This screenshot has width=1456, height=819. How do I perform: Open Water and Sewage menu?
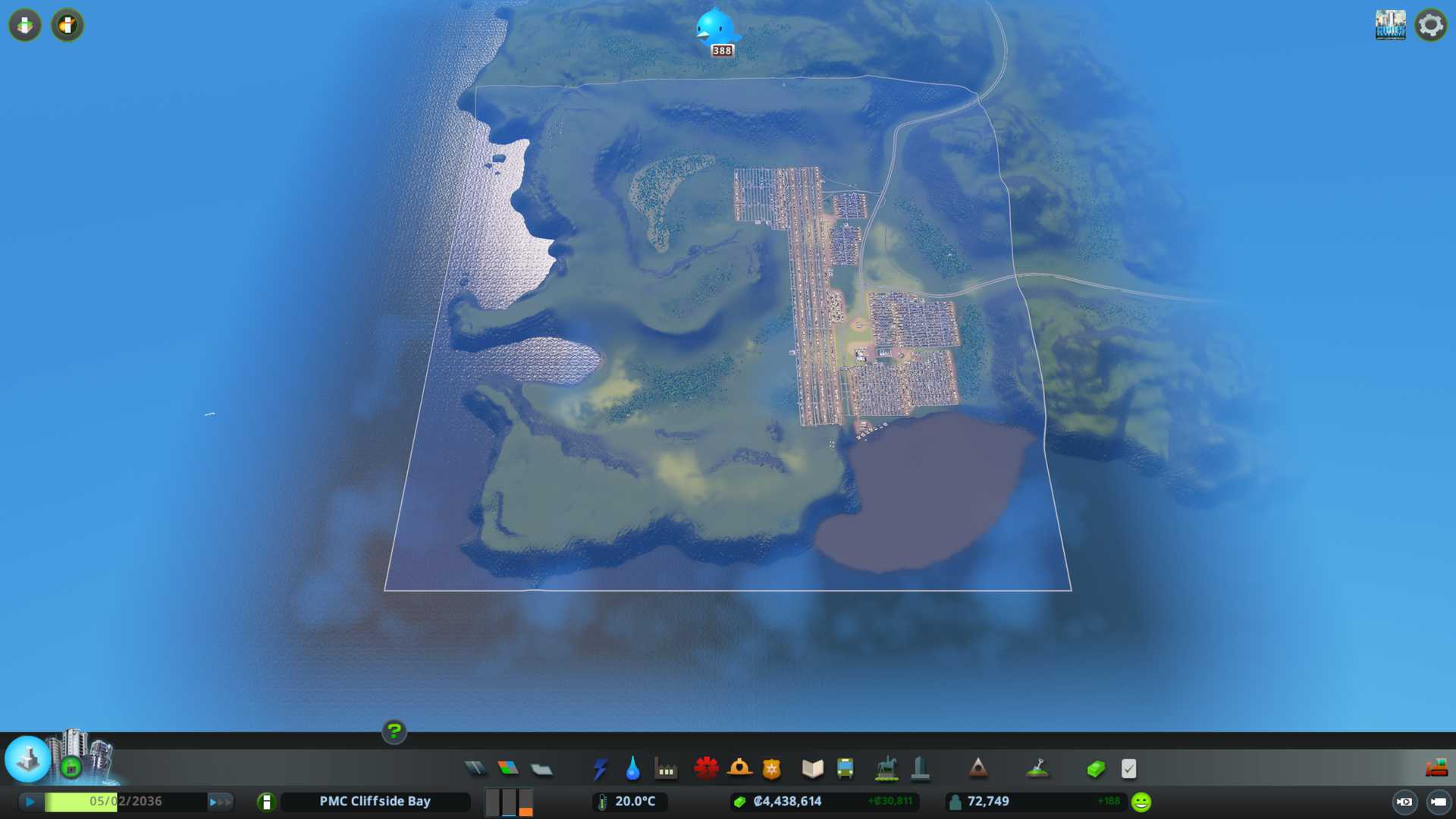(632, 769)
